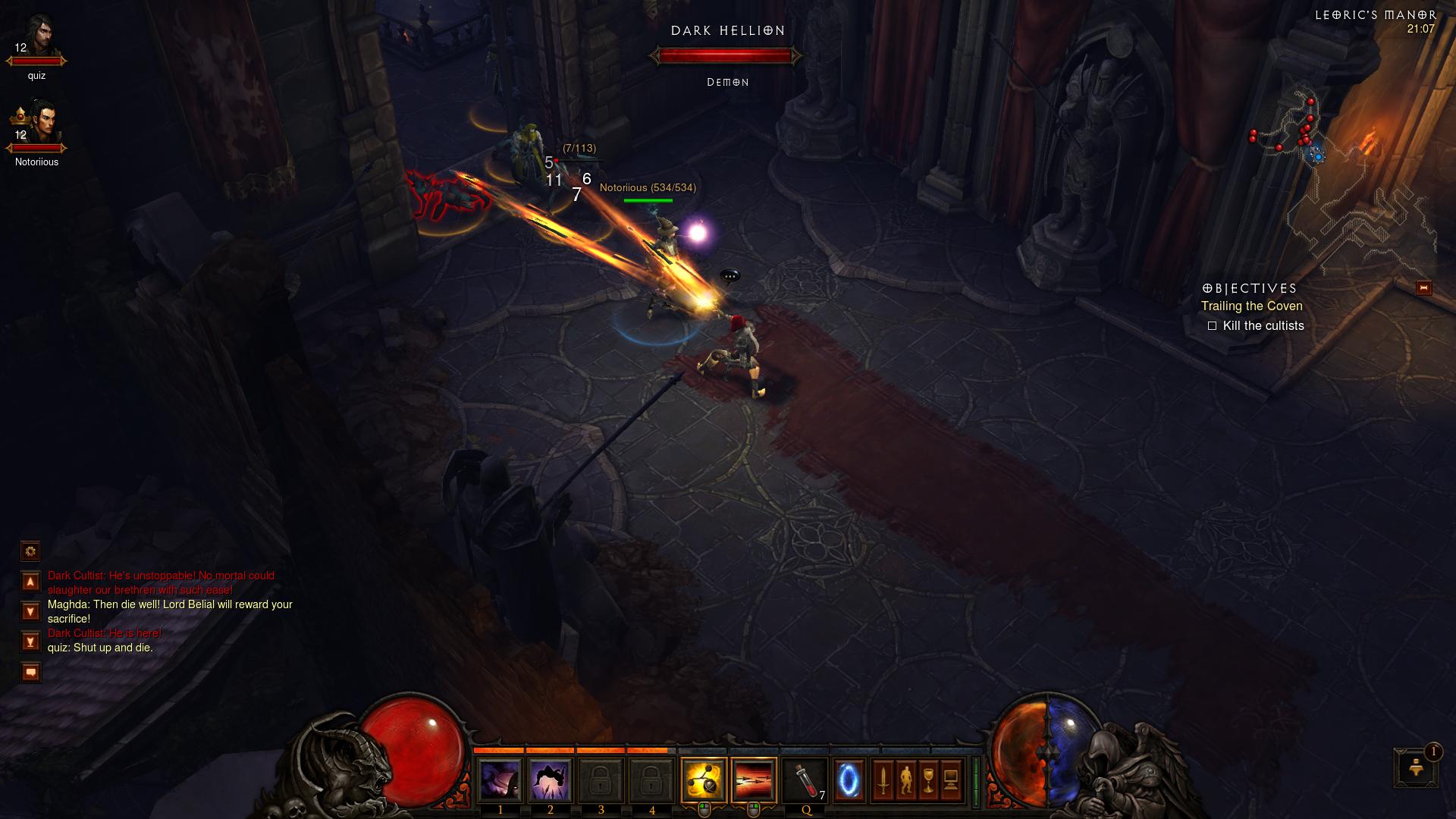Use the red health potion slot
Screen dimensions: 1456x819
point(805,780)
